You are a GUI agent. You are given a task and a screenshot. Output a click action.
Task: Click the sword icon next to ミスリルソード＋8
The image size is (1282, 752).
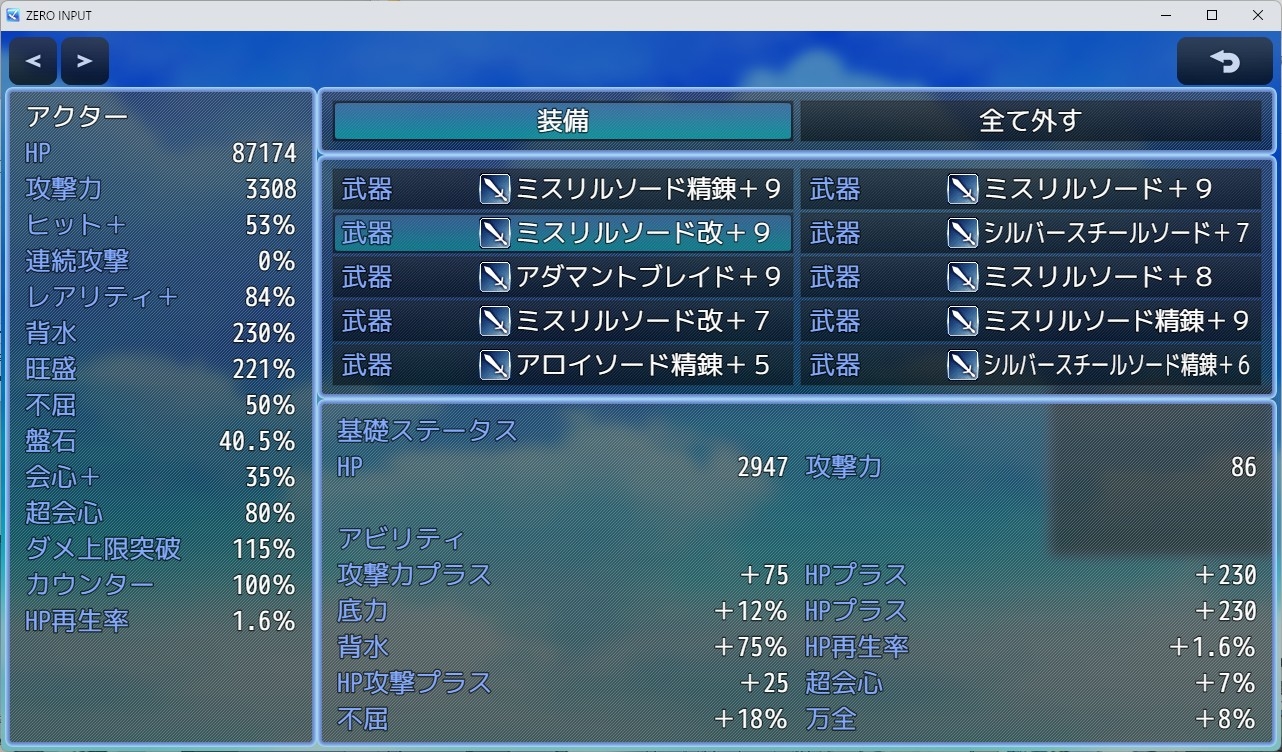963,277
